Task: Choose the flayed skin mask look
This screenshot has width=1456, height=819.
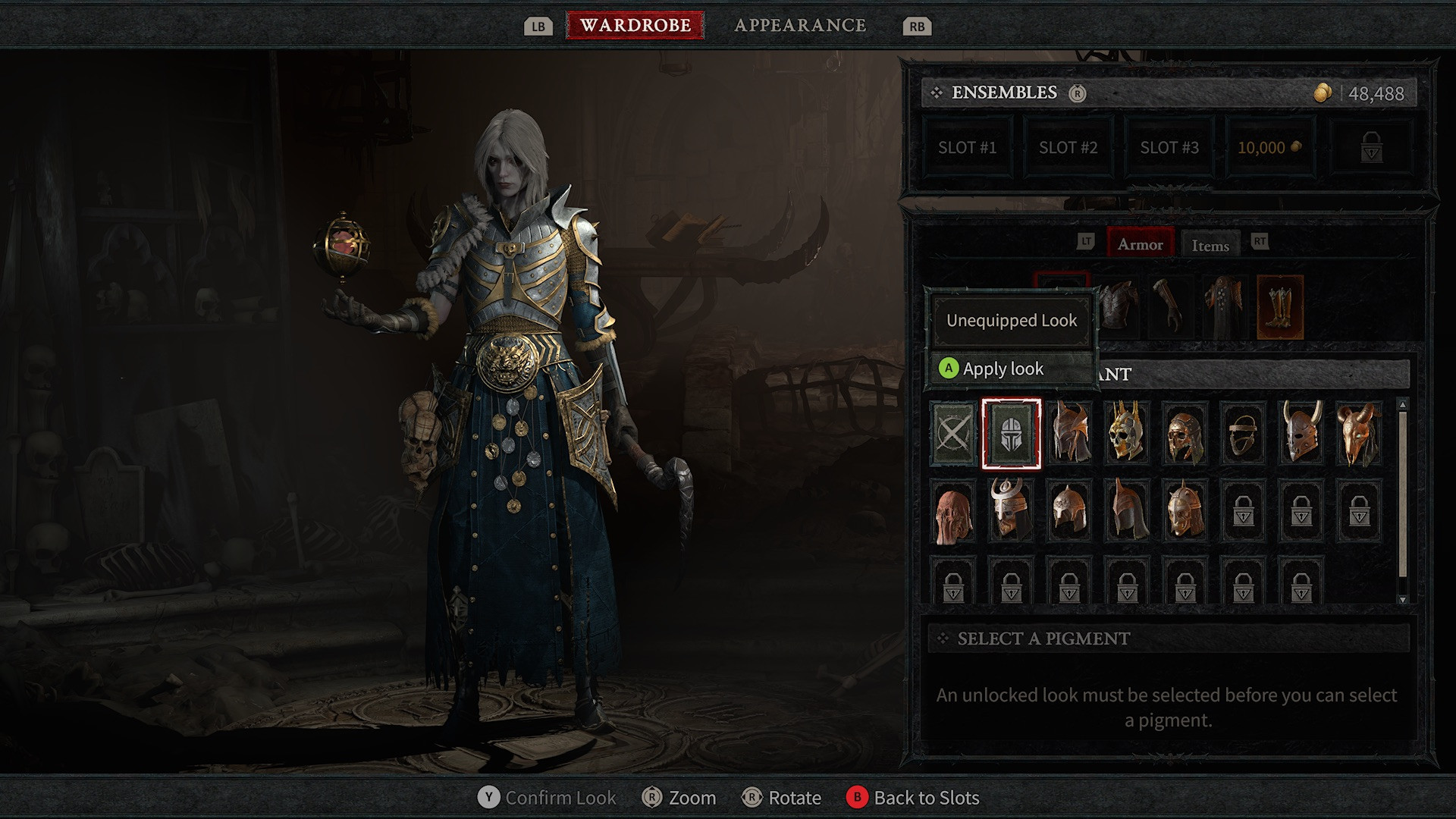Action: pos(953,512)
